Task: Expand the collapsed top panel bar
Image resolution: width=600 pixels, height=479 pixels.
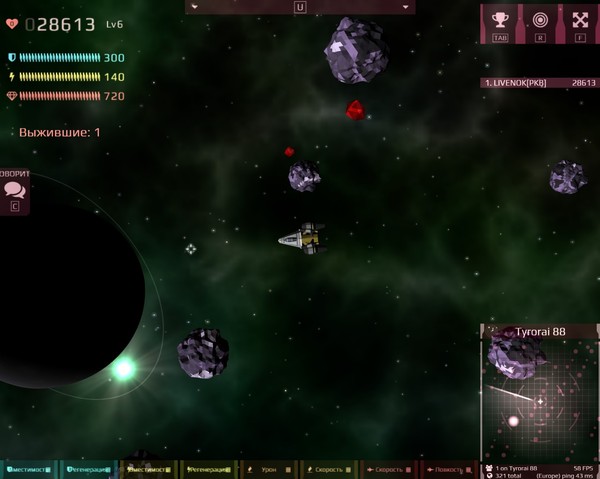Action: click(x=300, y=7)
